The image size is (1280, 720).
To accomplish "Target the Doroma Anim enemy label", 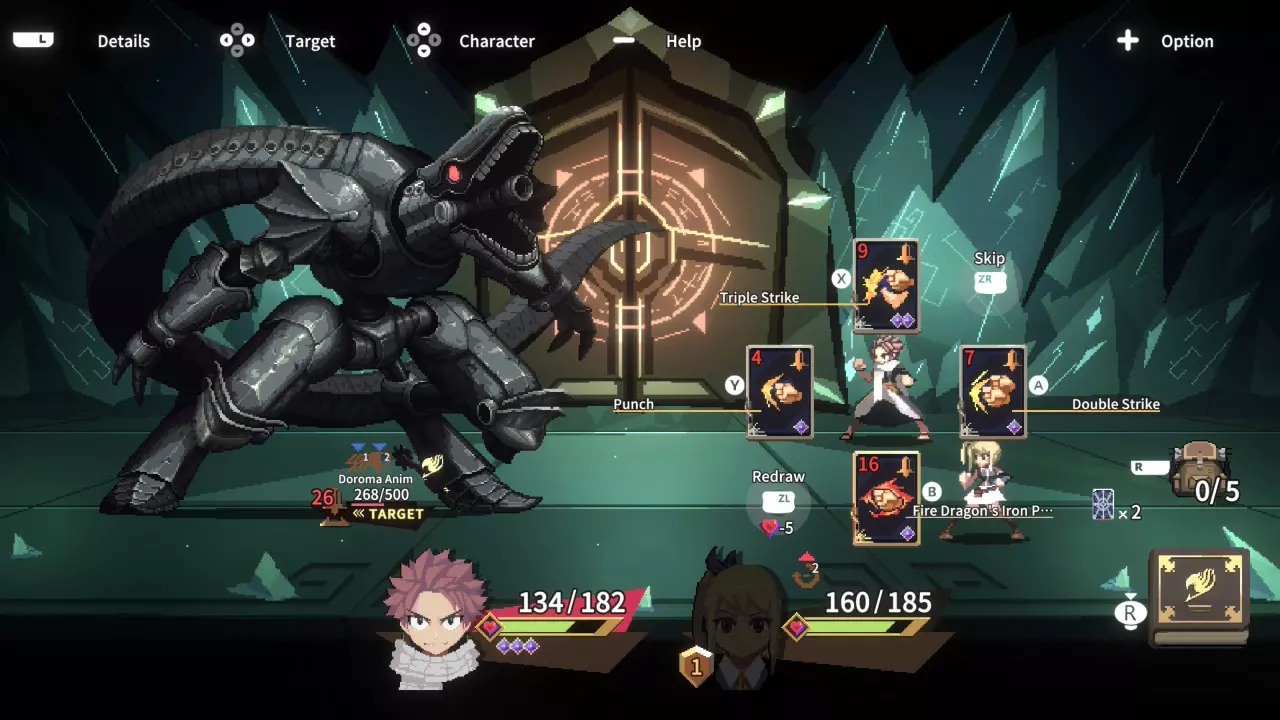I will 376,487.
